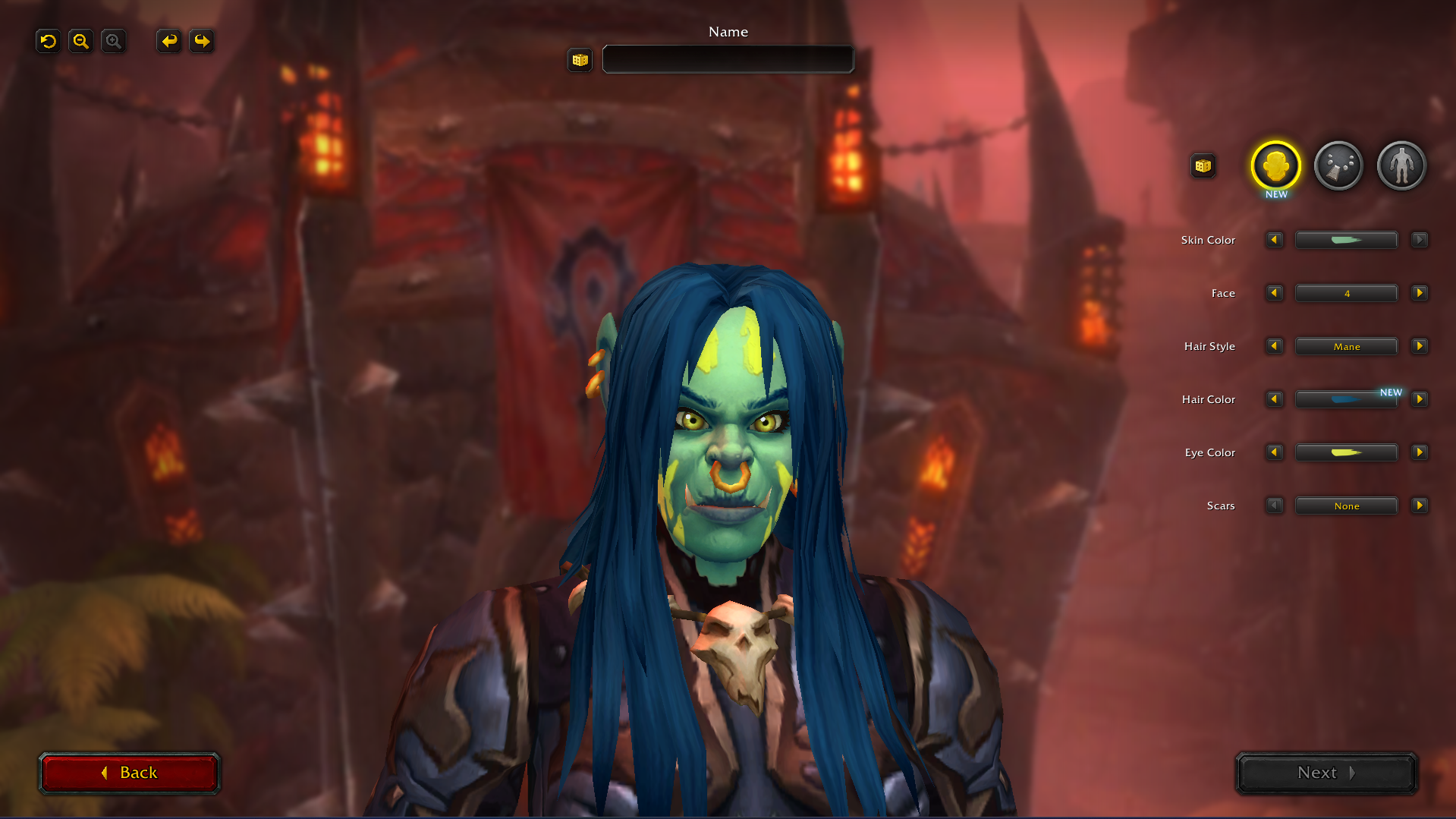Select the blue Hair Color swatch
This screenshot has height=819, width=1456.
[x=1346, y=399]
